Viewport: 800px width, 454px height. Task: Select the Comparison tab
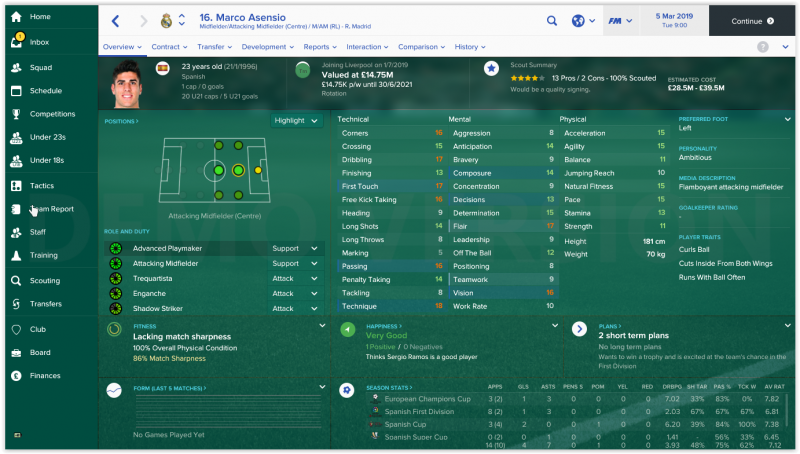coord(421,47)
